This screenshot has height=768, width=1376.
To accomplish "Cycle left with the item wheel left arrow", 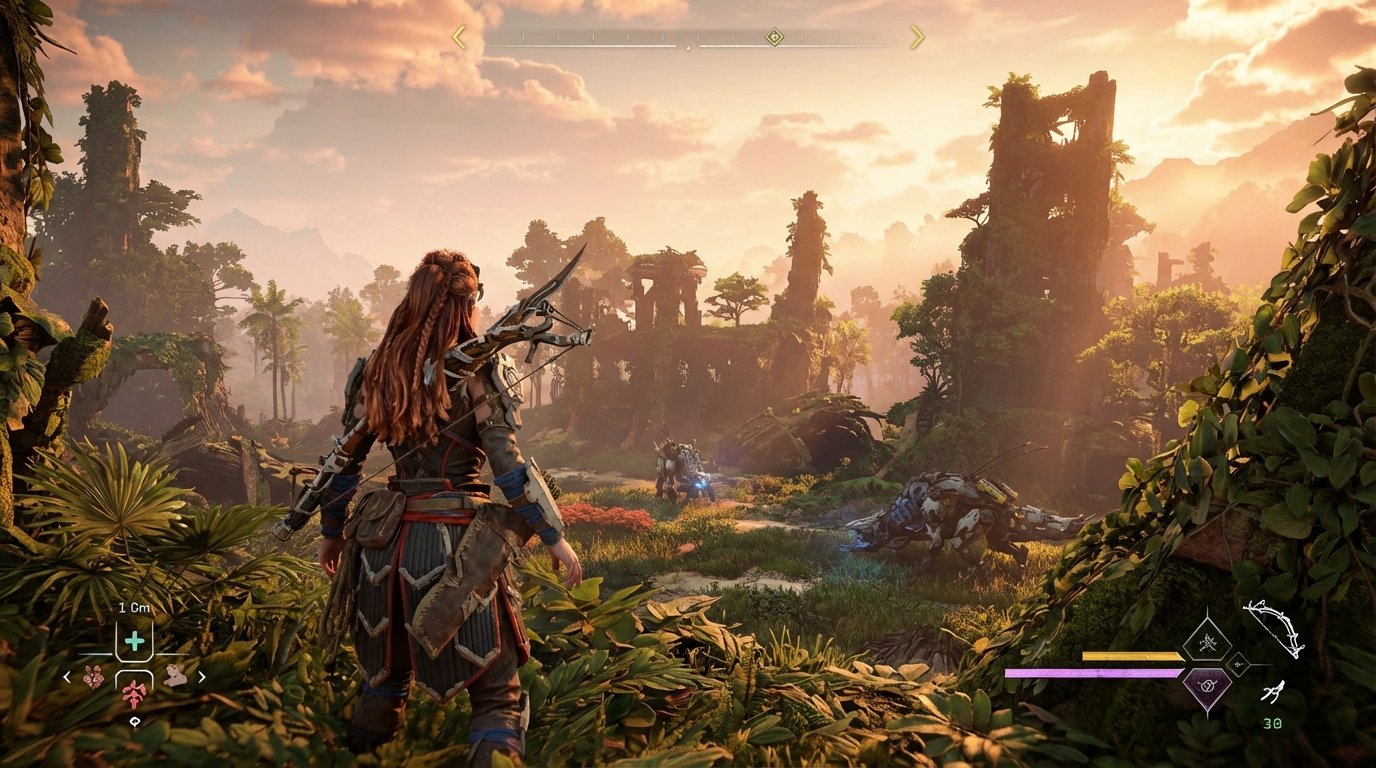I will [66, 677].
